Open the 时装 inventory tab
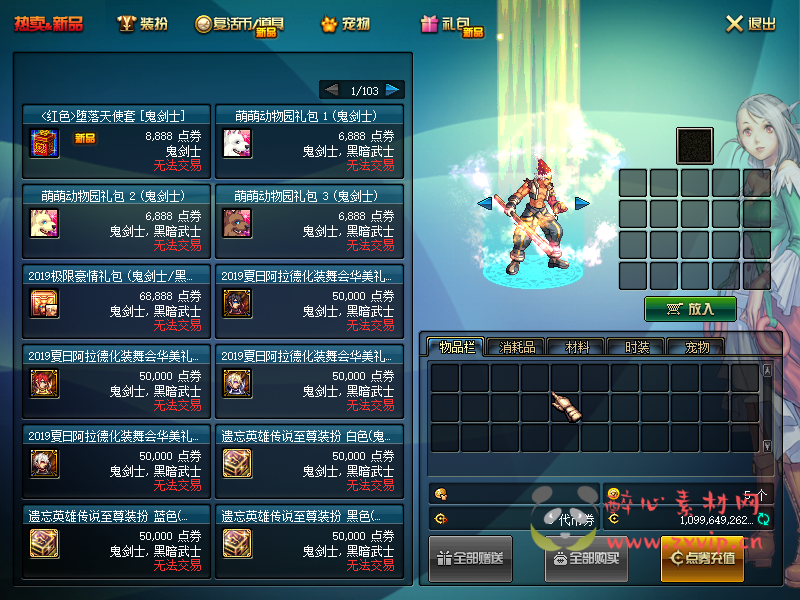The width and height of the screenshot is (800, 600). [637, 347]
